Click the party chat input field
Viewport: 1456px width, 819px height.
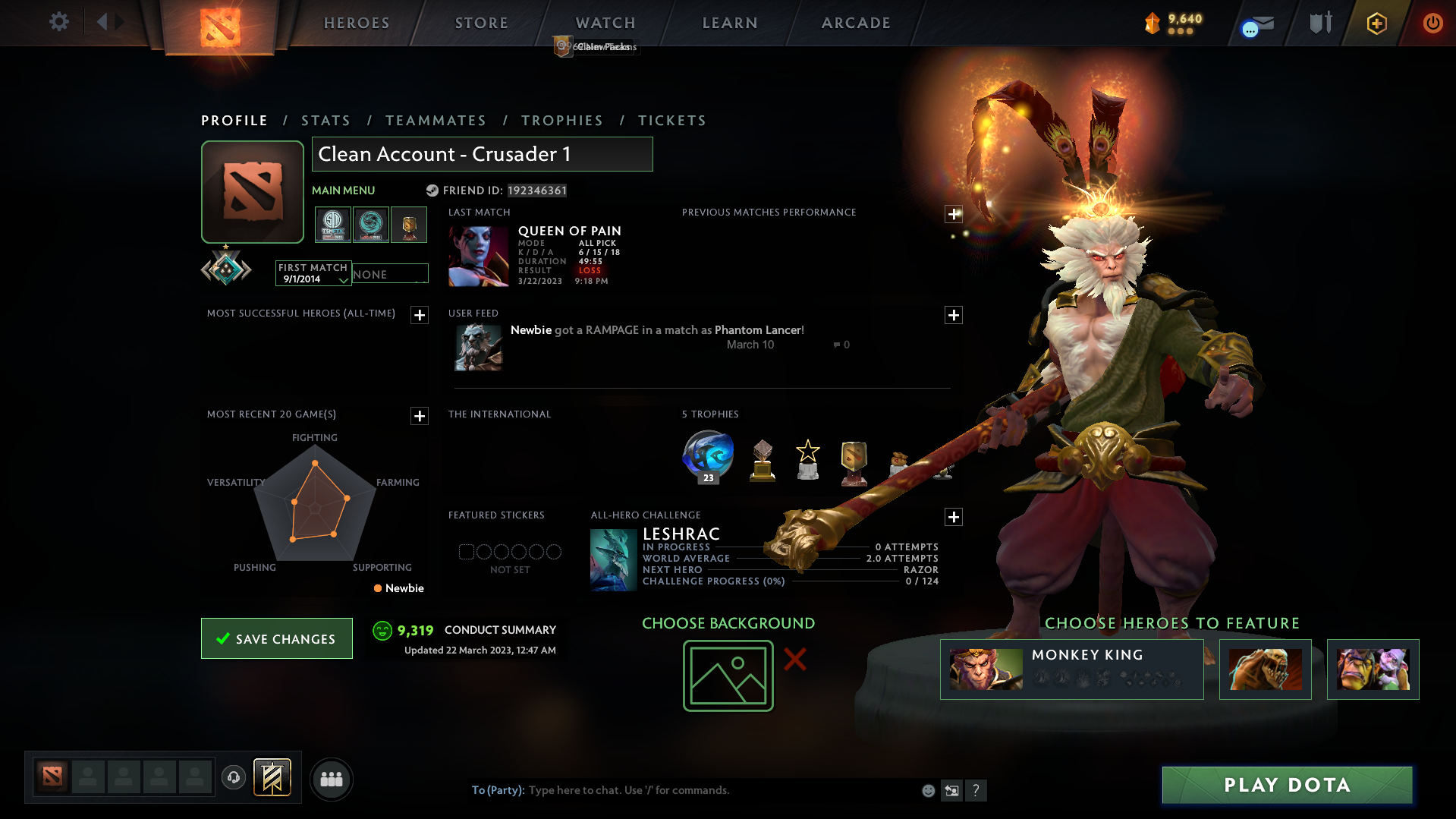click(683, 790)
